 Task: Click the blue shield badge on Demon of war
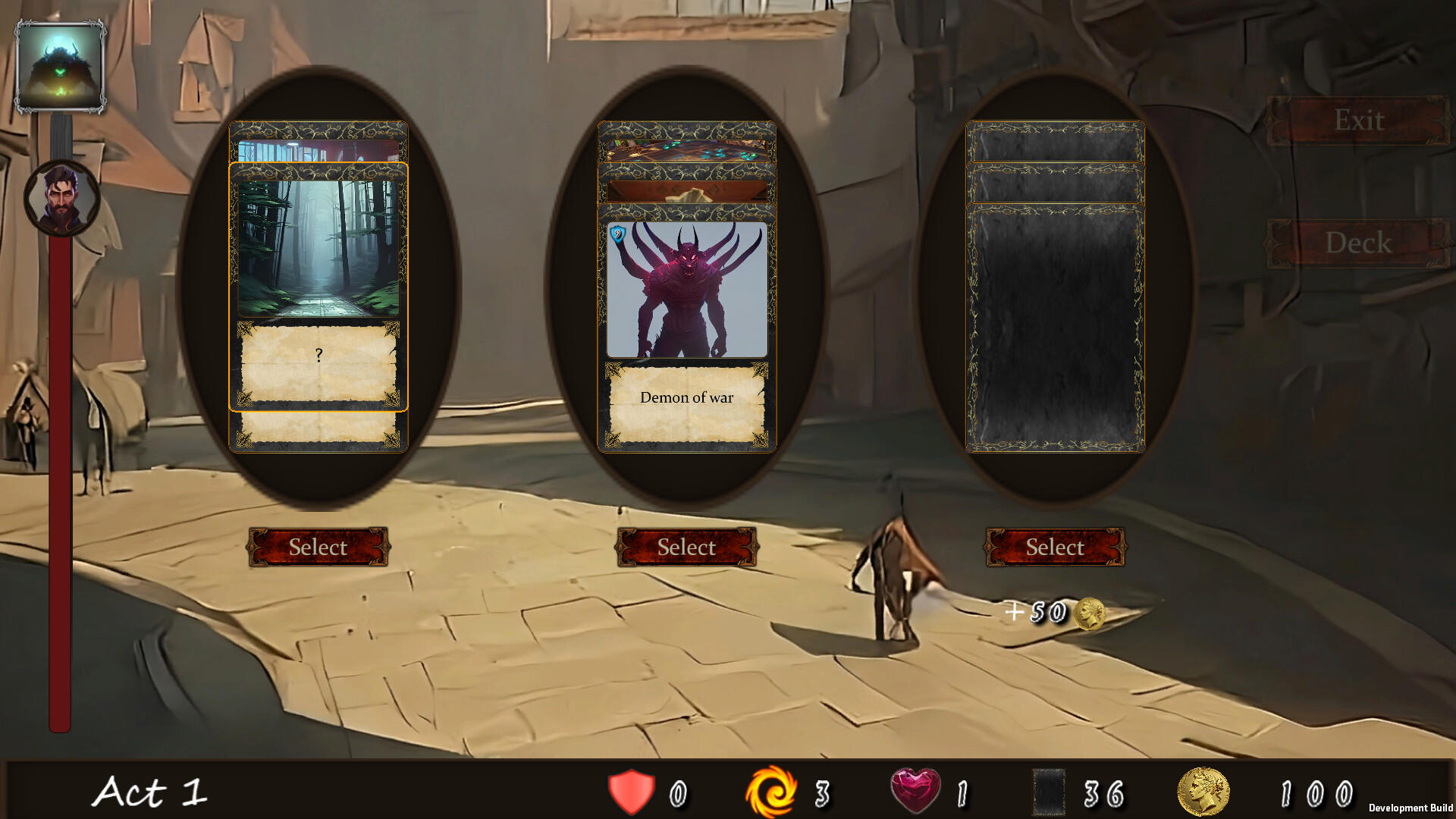point(618,234)
